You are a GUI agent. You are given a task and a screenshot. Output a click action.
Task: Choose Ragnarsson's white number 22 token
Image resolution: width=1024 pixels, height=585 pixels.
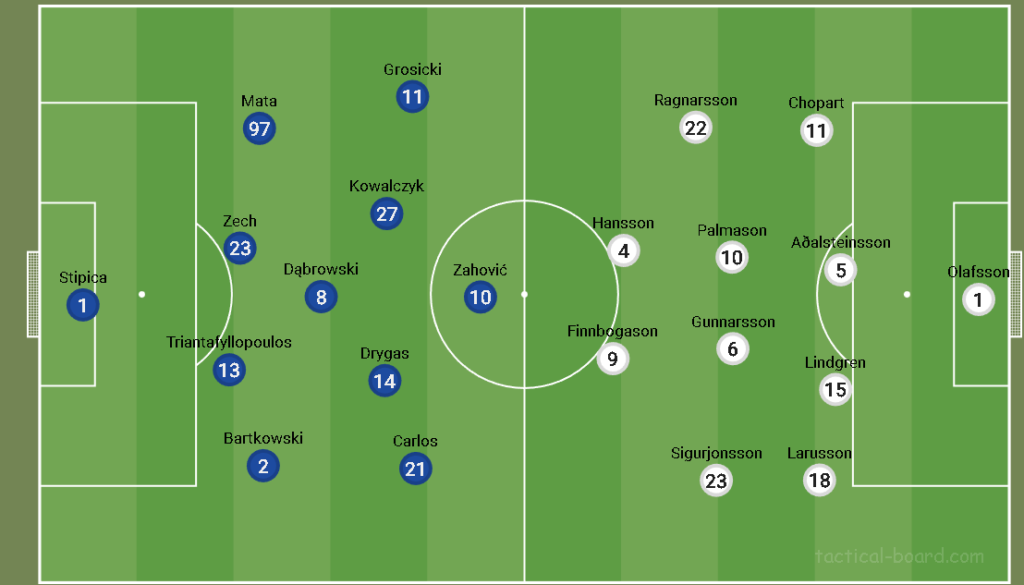695,128
